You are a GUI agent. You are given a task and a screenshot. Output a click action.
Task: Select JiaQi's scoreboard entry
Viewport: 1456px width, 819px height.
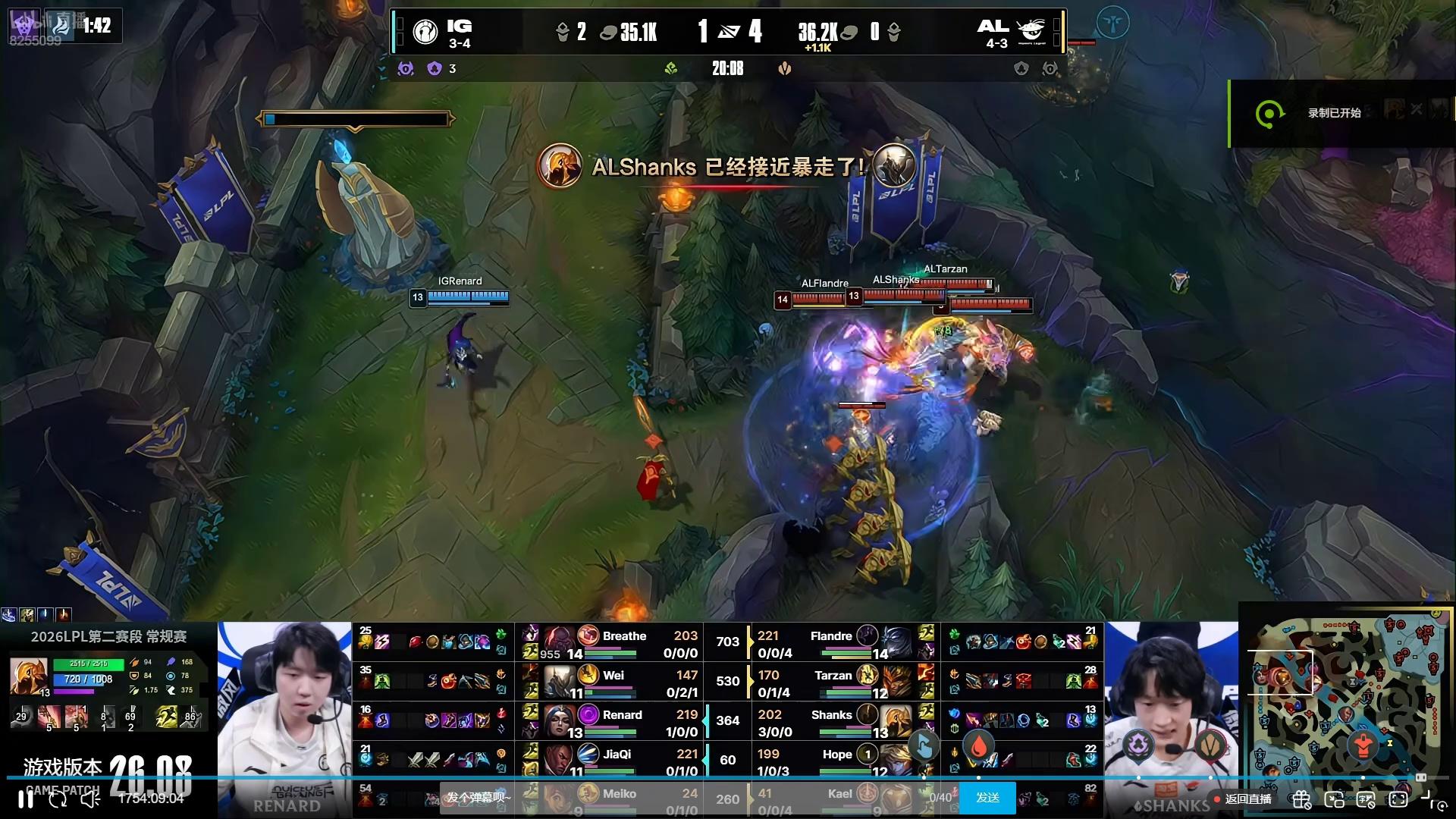pyautogui.click(x=616, y=760)
